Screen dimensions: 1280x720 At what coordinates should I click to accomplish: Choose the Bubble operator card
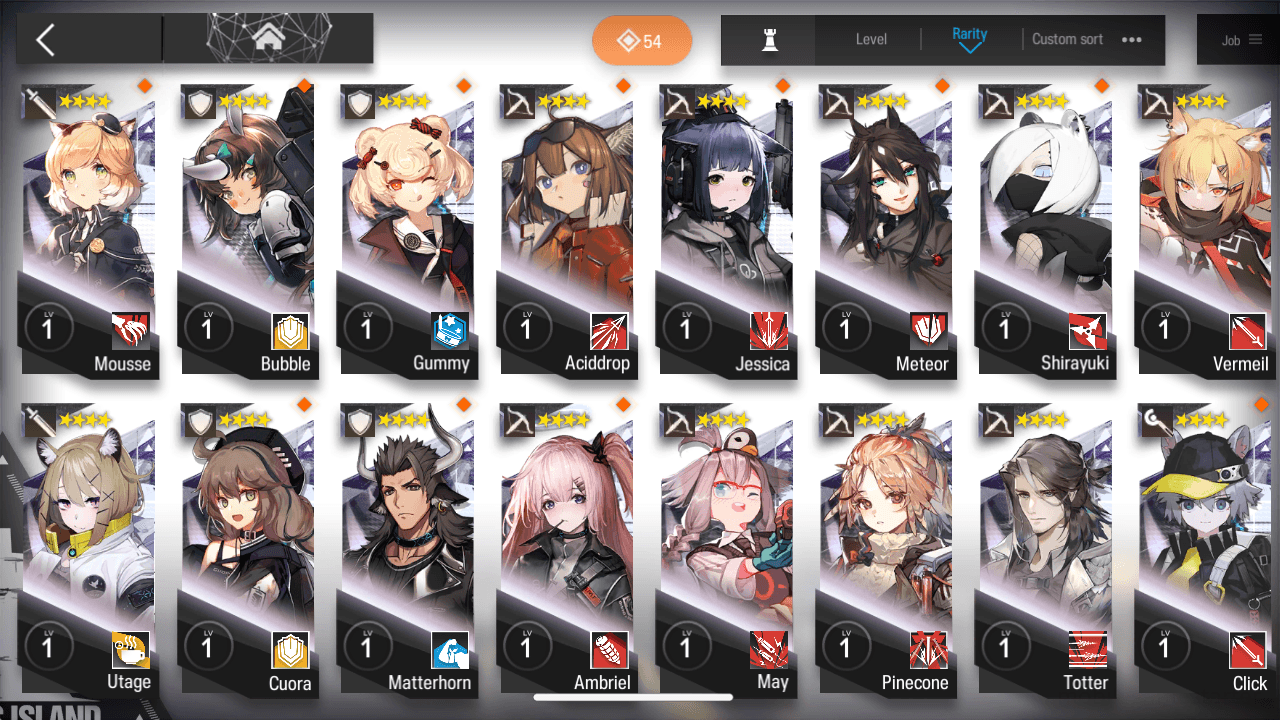click(247, 230)
